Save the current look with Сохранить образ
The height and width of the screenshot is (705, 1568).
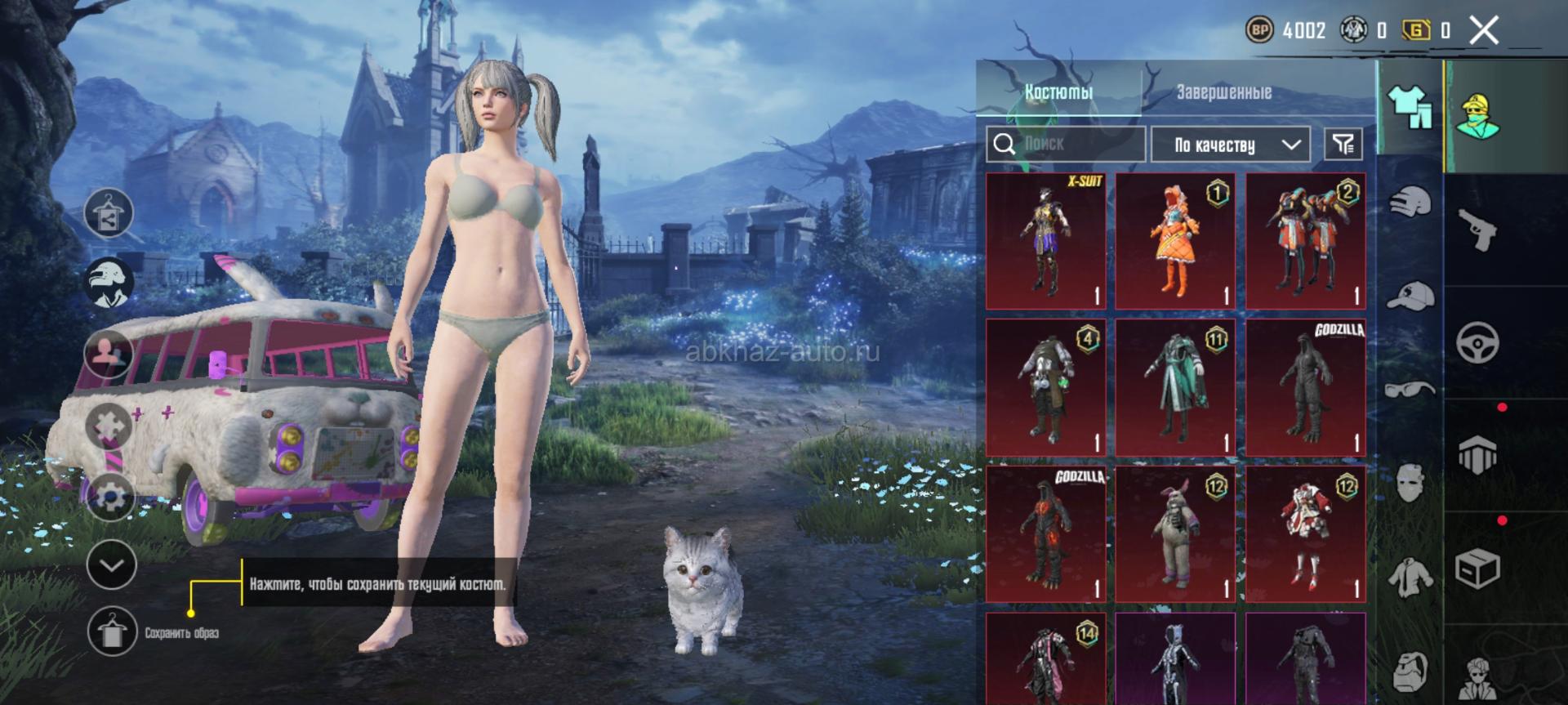pos(112,632)
